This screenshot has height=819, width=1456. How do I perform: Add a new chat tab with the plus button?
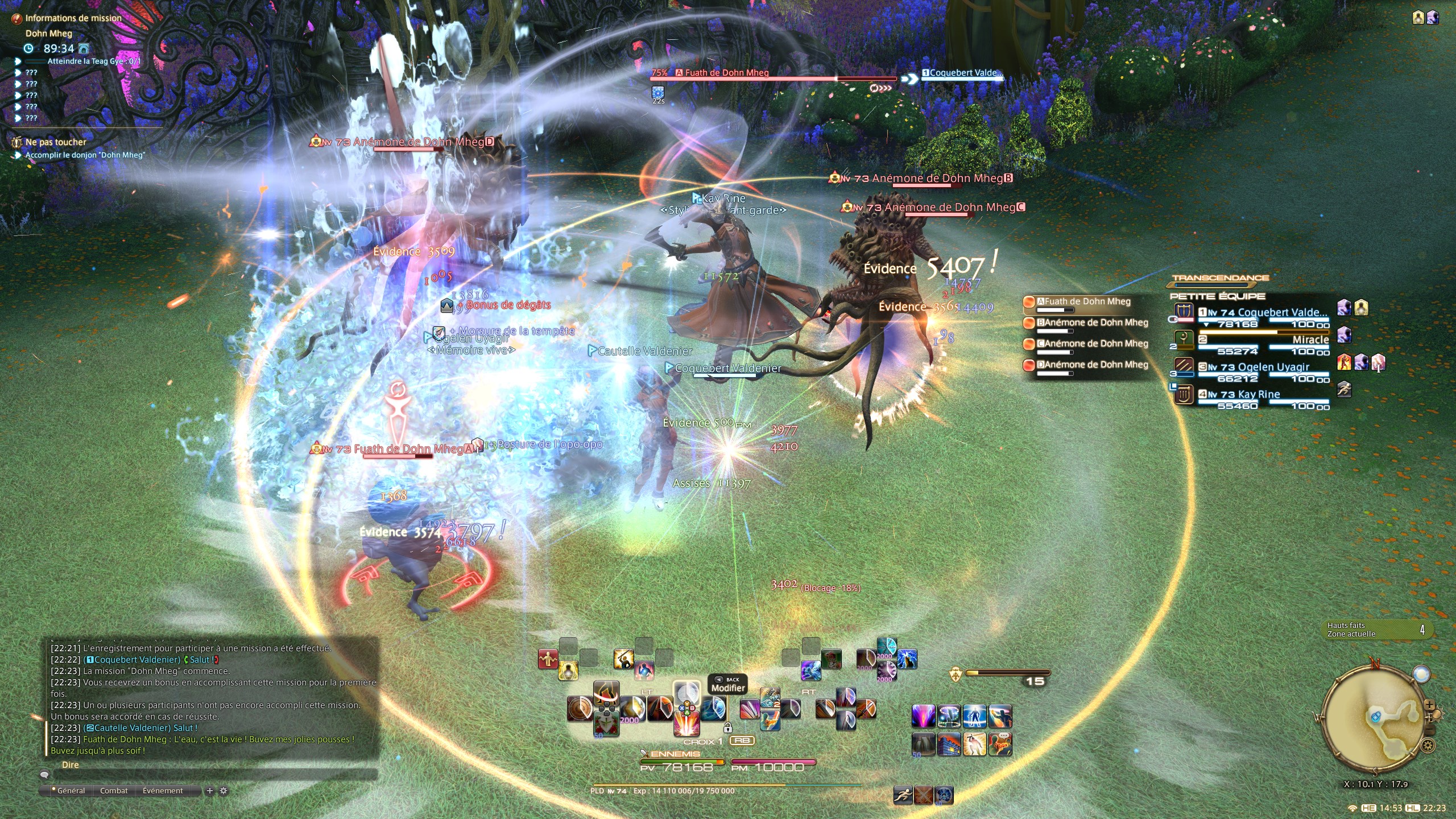[x=209, y=791]
